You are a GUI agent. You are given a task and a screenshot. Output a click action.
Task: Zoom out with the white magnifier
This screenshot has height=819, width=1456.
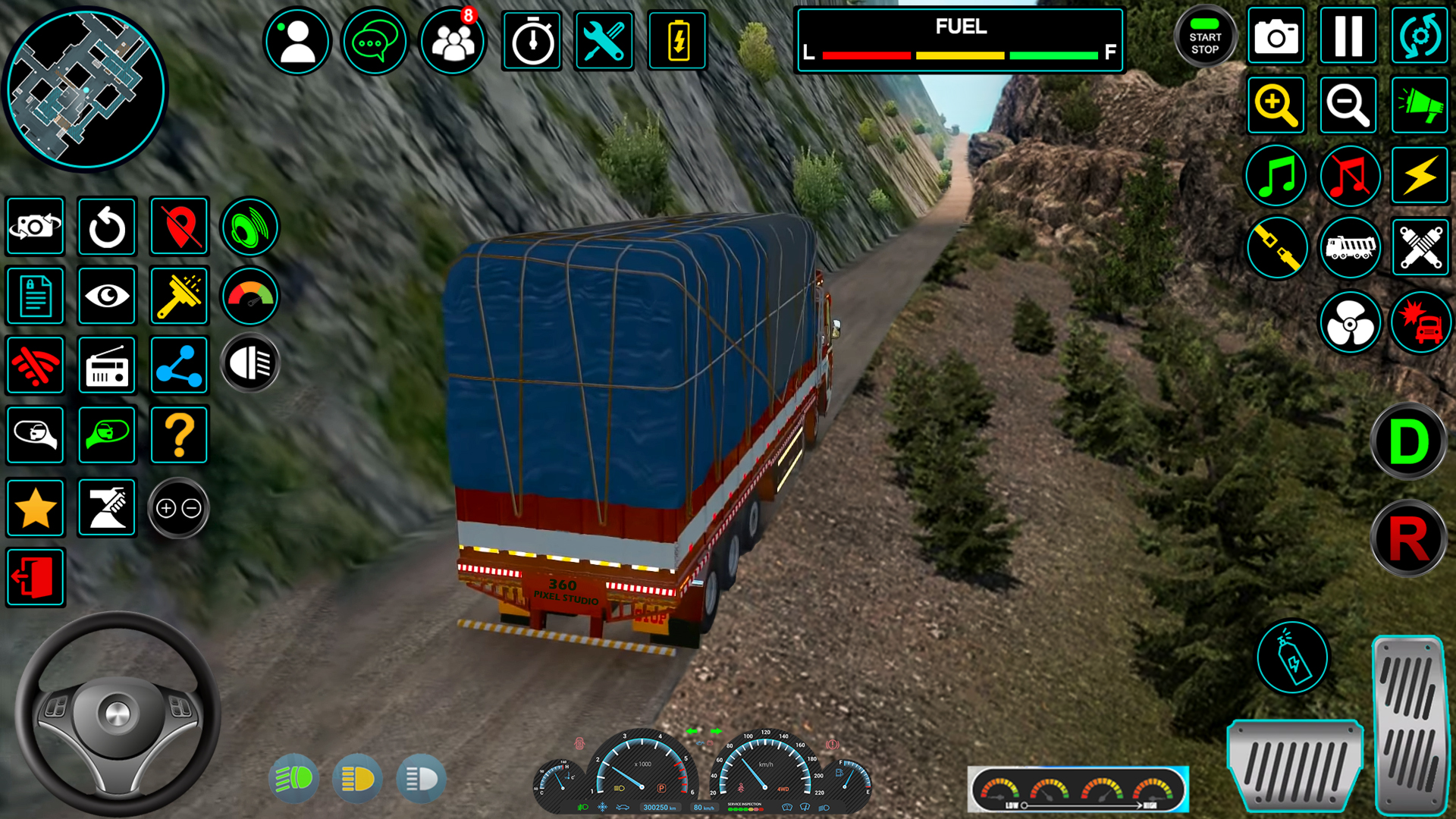click(1348, 105)
